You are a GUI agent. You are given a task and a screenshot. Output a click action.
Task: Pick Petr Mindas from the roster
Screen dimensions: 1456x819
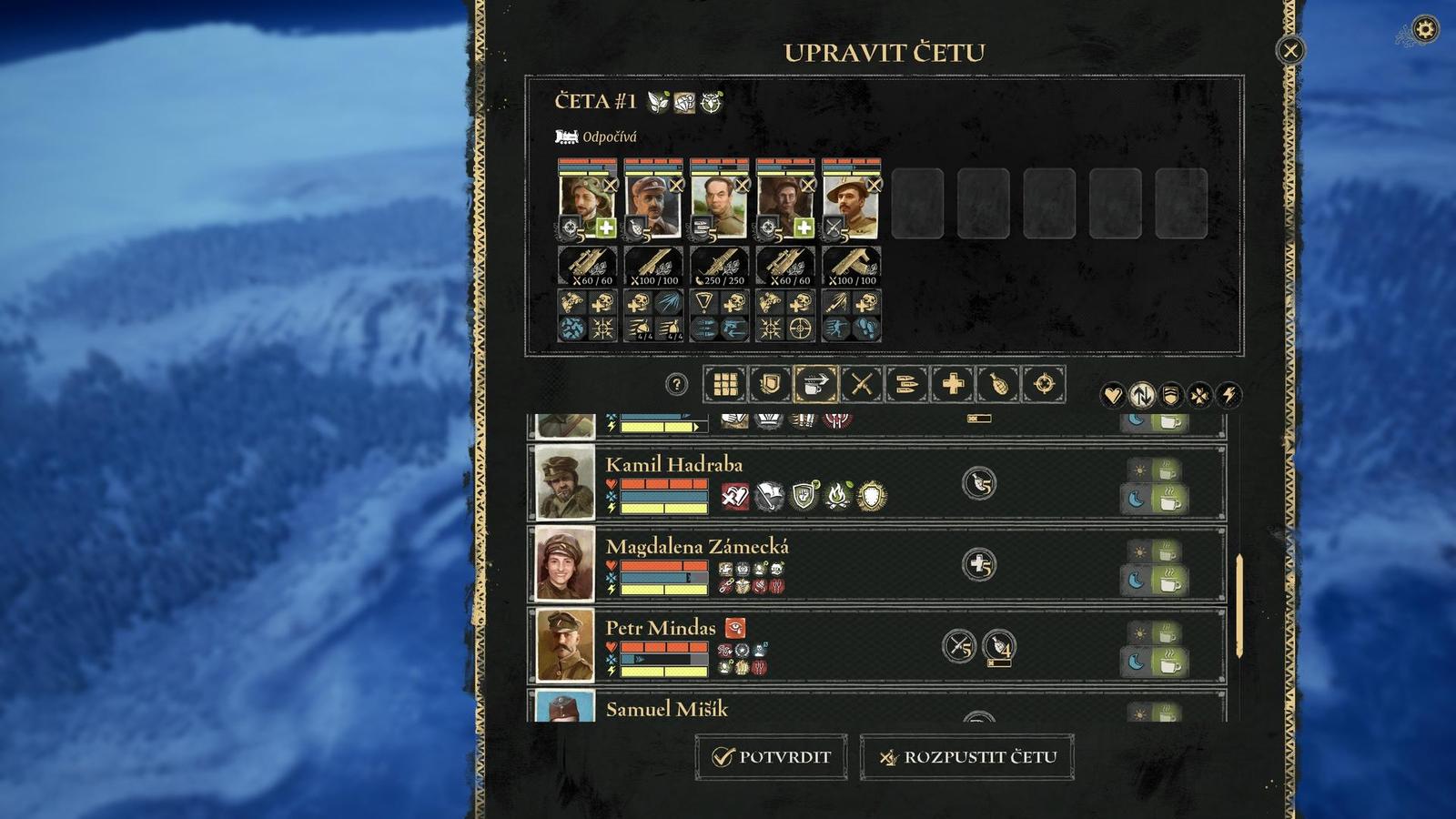tap(661, 628)
